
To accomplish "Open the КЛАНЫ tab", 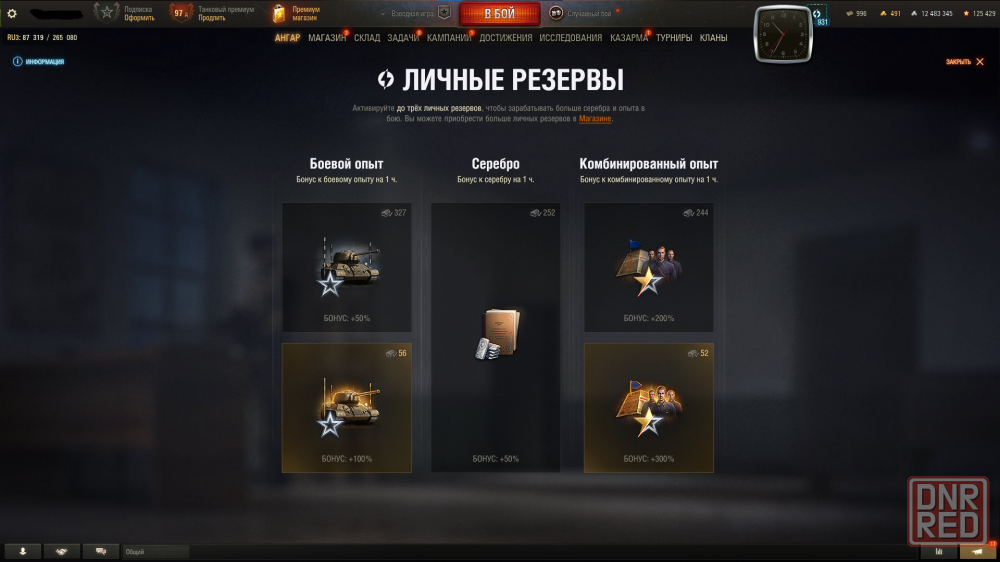I will pyautogui.click(x=713, y=38).
